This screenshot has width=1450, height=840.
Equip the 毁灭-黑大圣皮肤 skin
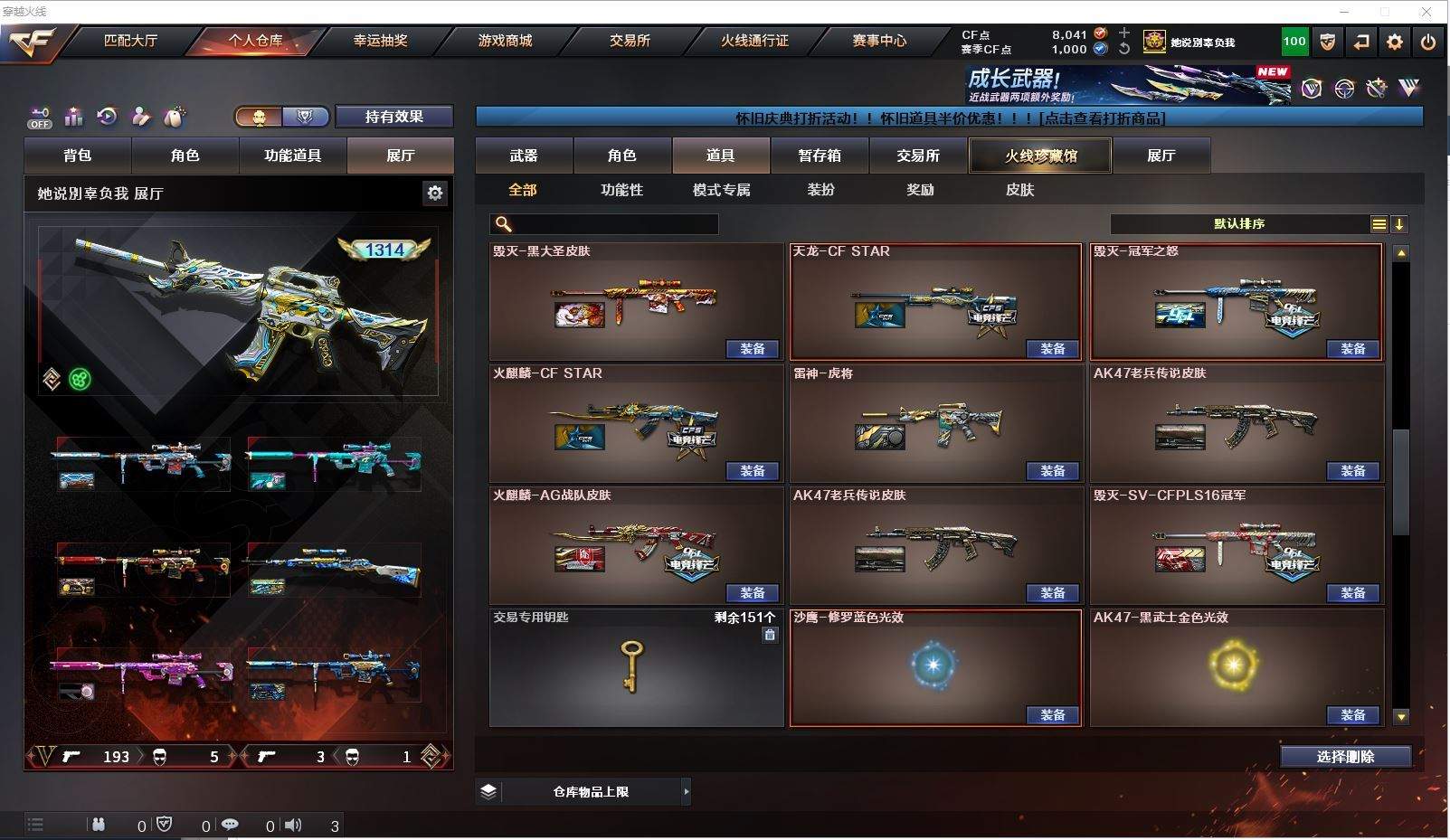coord(752,349)
